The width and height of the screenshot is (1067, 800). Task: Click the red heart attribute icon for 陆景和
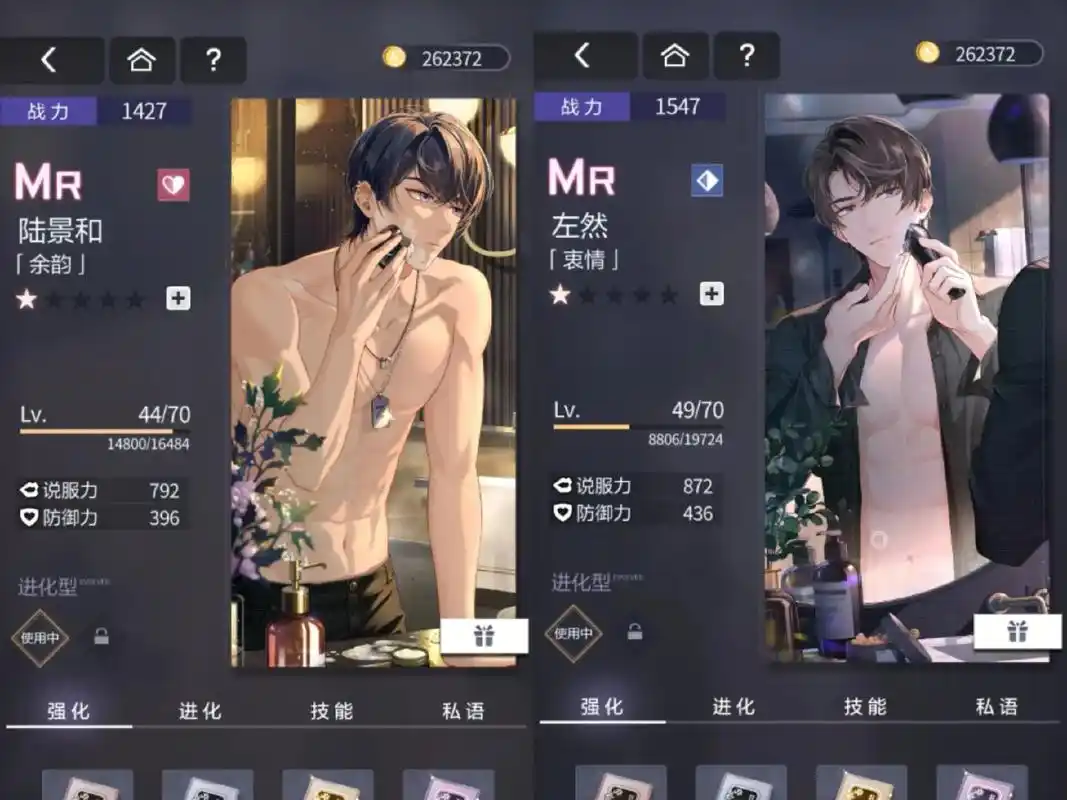click(173, 185)
